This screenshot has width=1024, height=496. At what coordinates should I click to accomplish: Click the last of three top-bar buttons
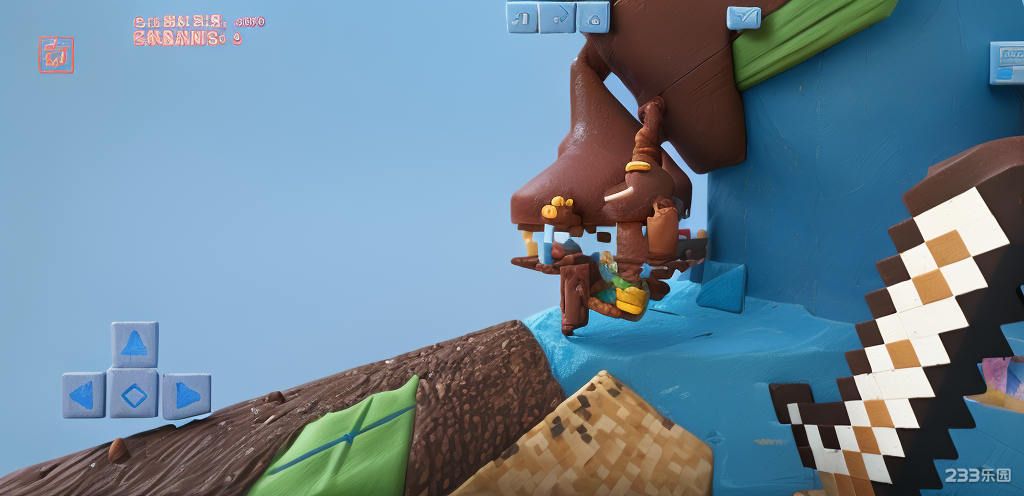pyautogui.click(x=593, y=17)
